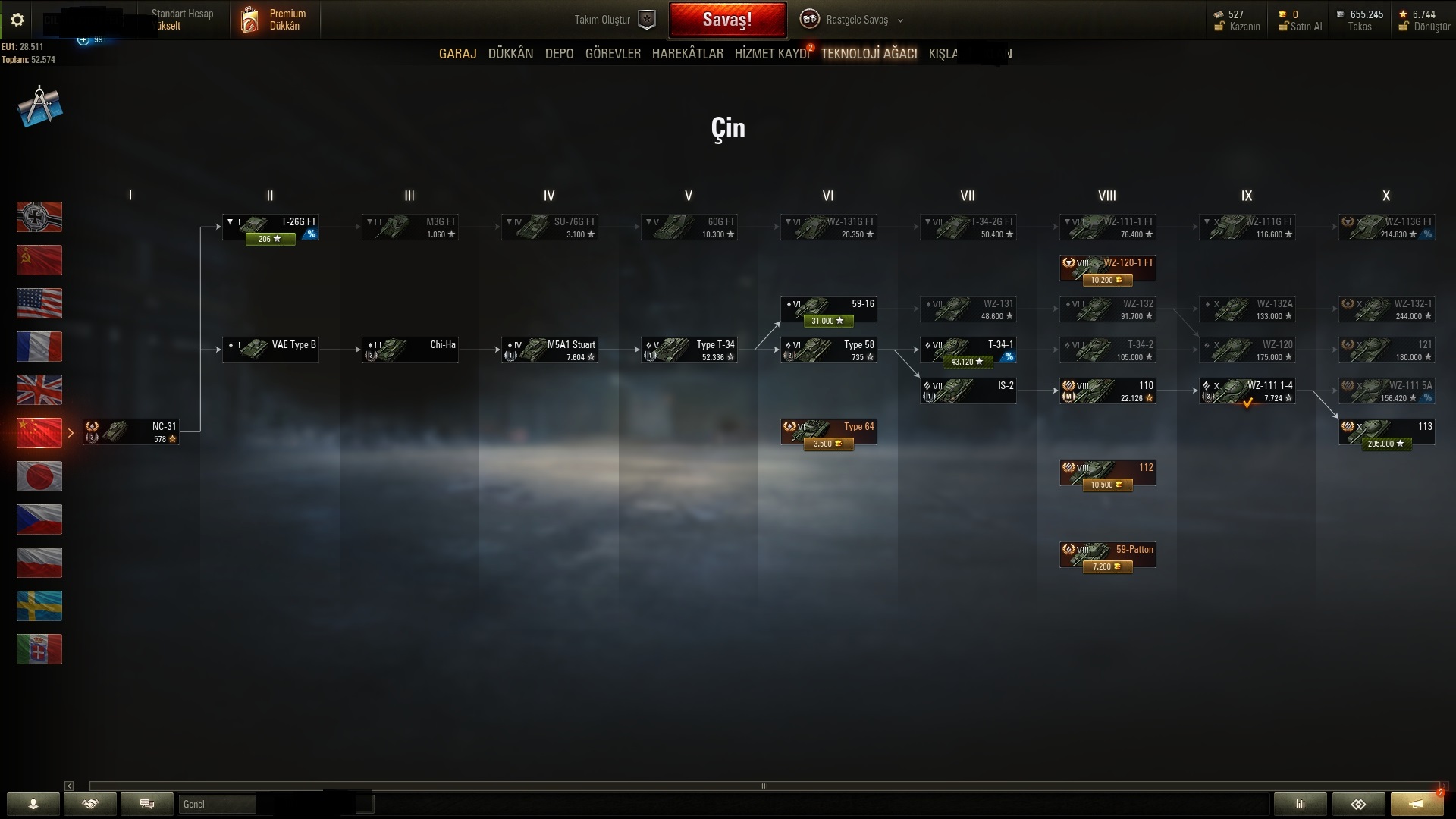Switch to the GARAJ tab
This screenshot has height=819, width=1456.
(457, 54)
